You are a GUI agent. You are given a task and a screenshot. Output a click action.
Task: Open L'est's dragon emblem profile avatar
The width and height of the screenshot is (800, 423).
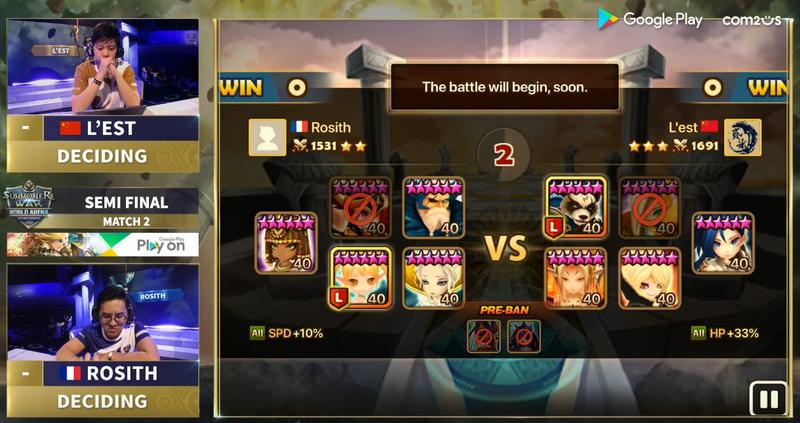tap(743, 138)
